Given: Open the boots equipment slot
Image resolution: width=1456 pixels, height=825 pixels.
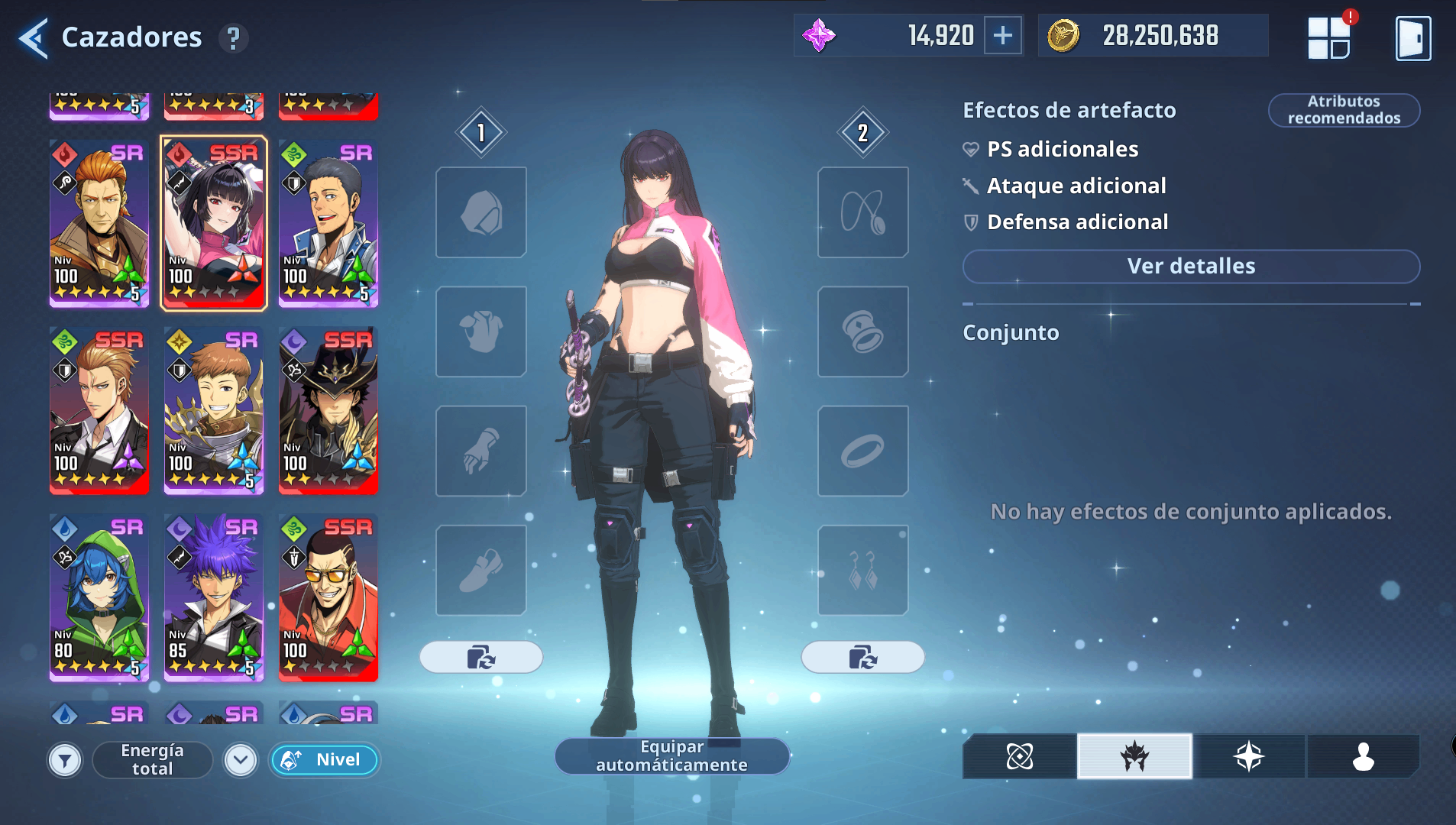Looking at the screenshot, I should point(480,570).
